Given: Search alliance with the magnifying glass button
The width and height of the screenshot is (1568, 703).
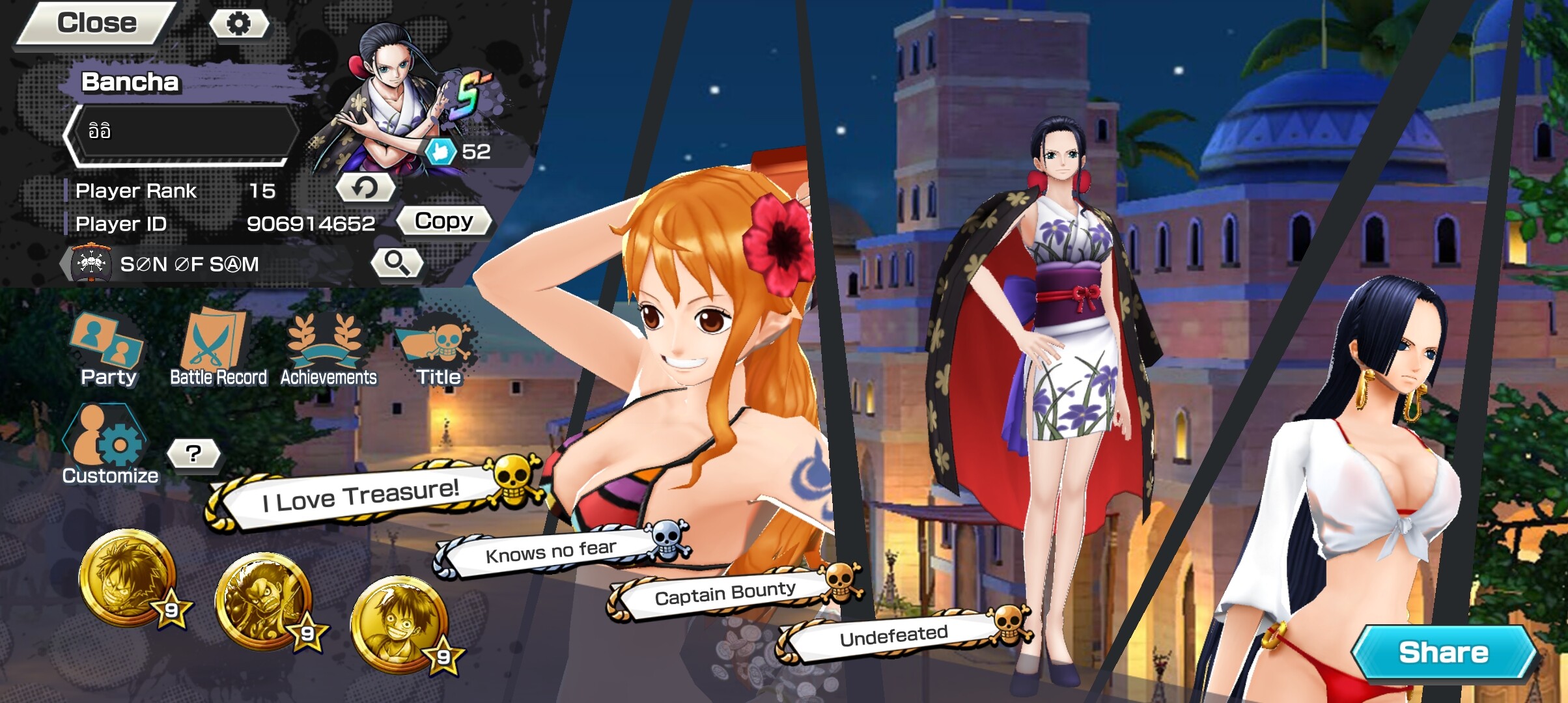Looking at the screenshot, I should [x=397, y=262].
